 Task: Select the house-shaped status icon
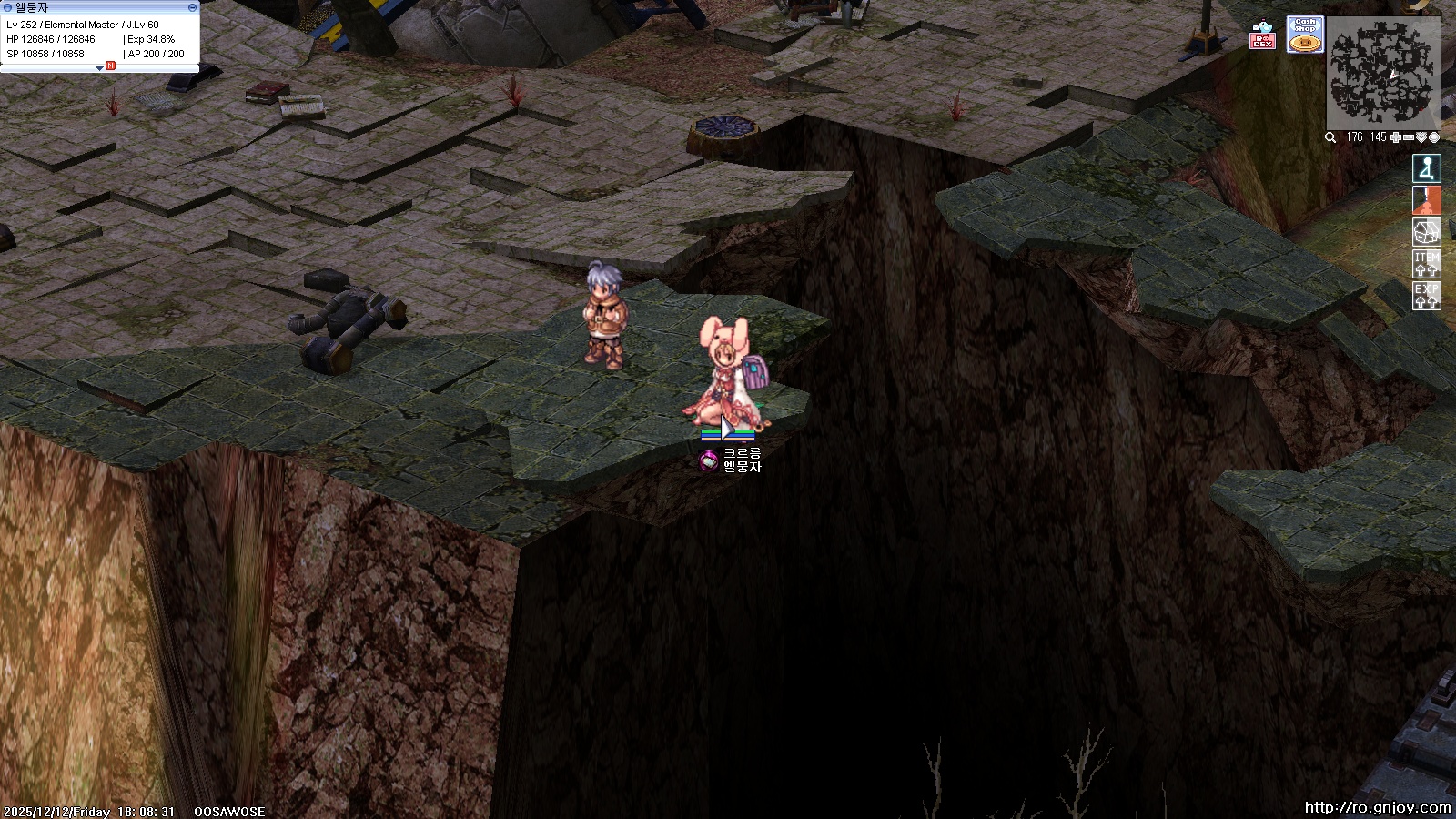tap(1426, 232)
